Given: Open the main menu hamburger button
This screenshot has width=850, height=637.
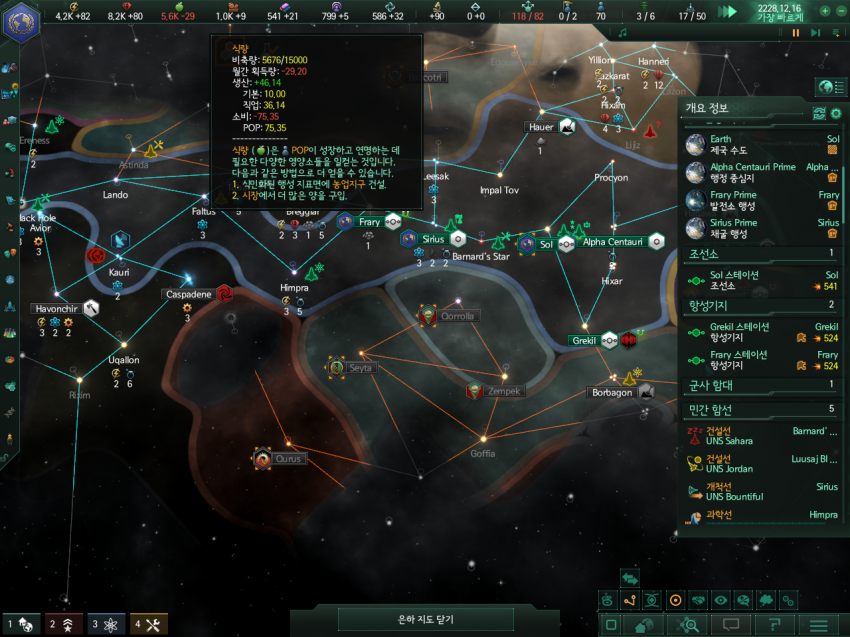Looking at the screenshot, I should [818, 625].
